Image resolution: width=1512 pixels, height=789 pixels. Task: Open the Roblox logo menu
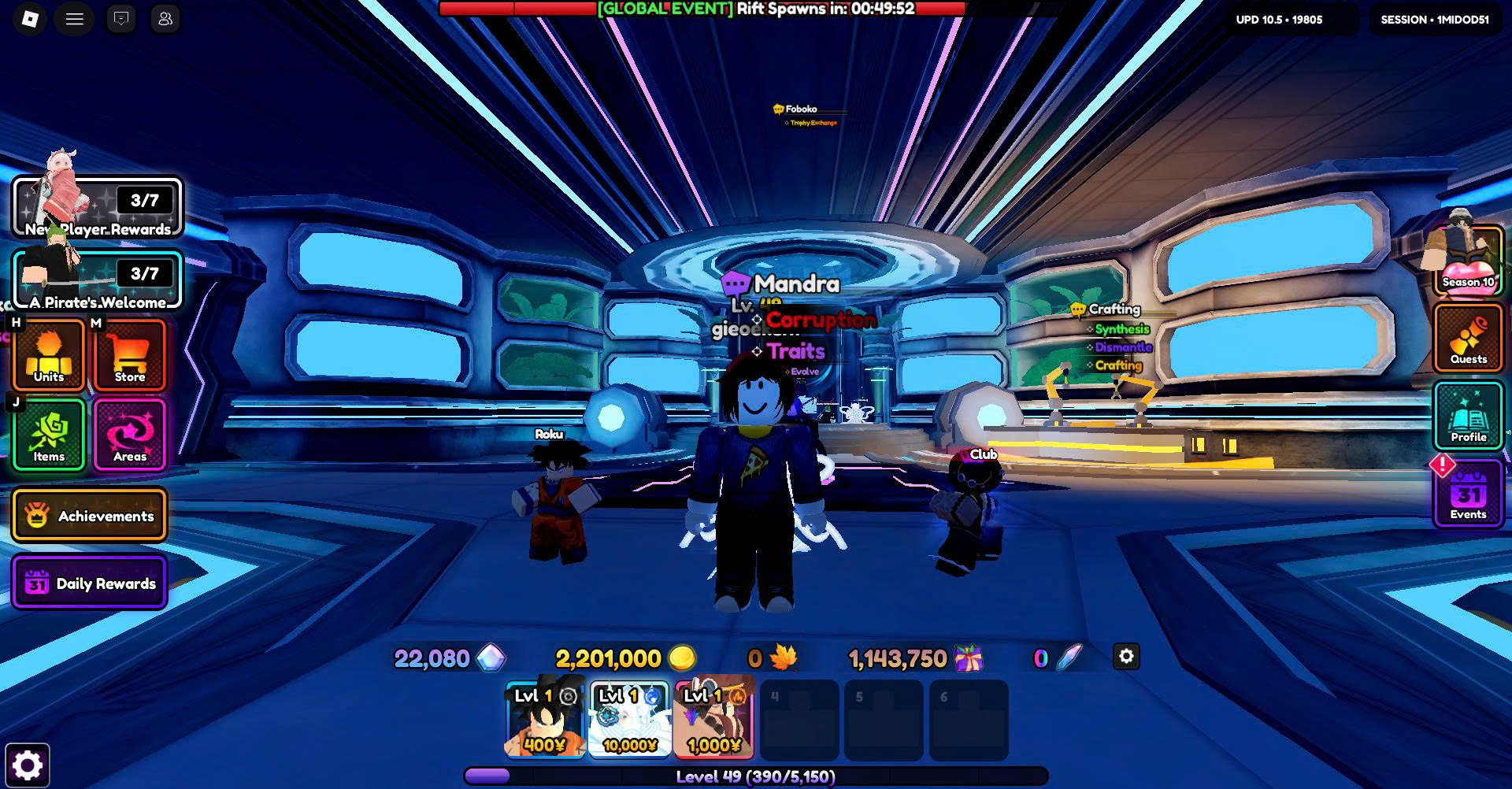[x=30, y=19]
